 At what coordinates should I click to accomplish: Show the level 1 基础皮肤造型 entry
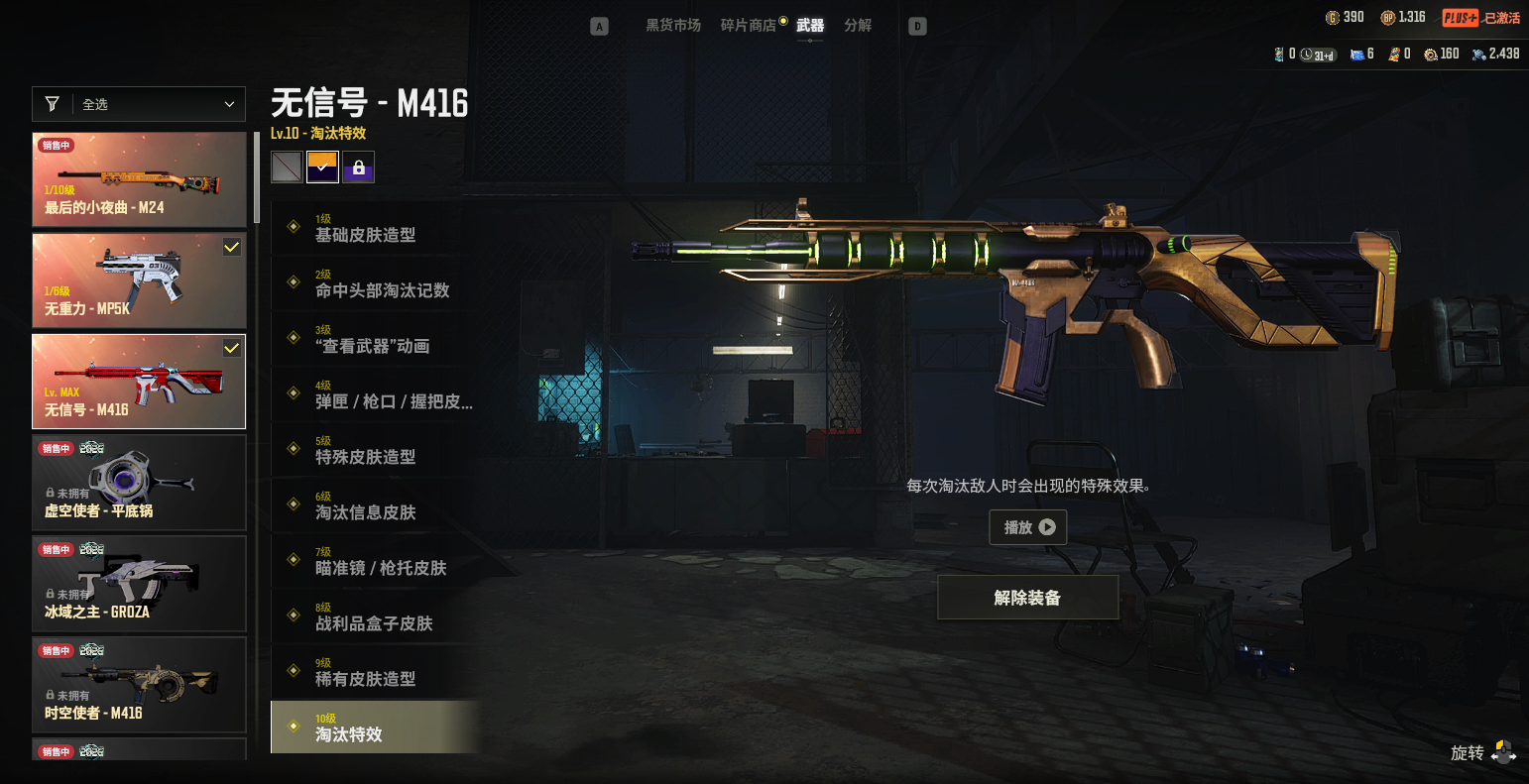tap(375, 228)
